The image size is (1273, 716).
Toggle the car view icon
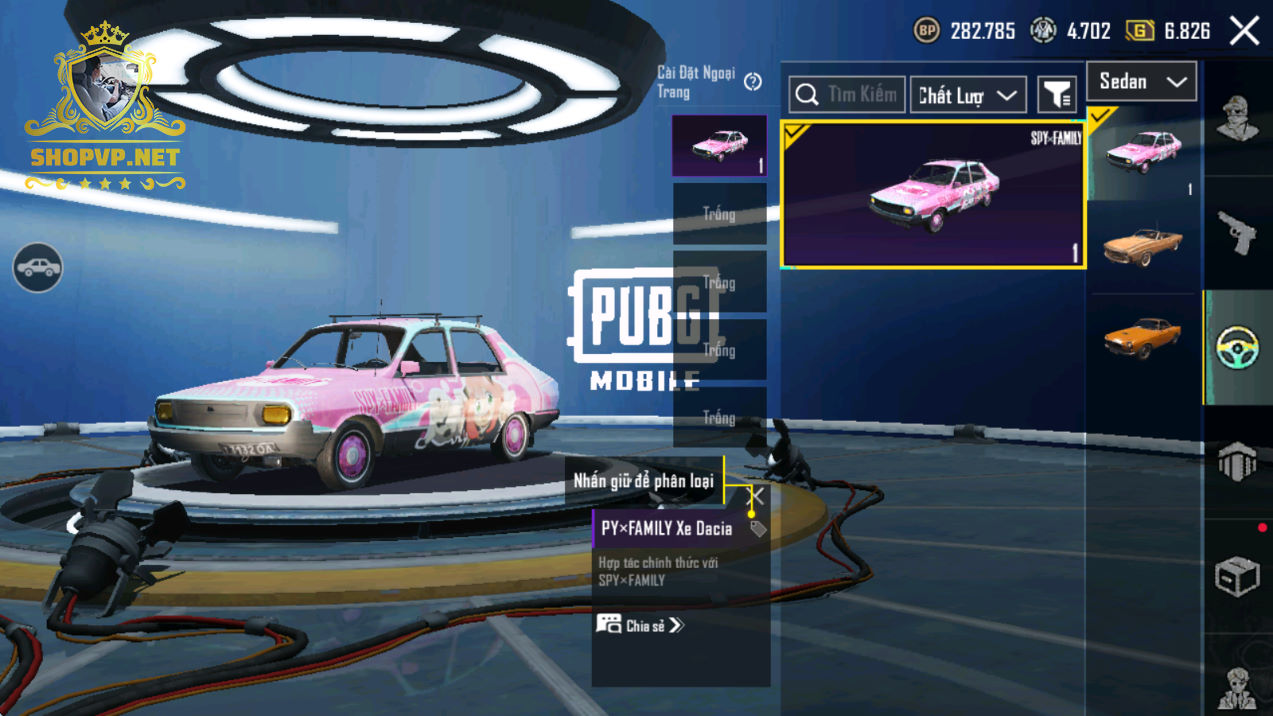click(38, 268)
